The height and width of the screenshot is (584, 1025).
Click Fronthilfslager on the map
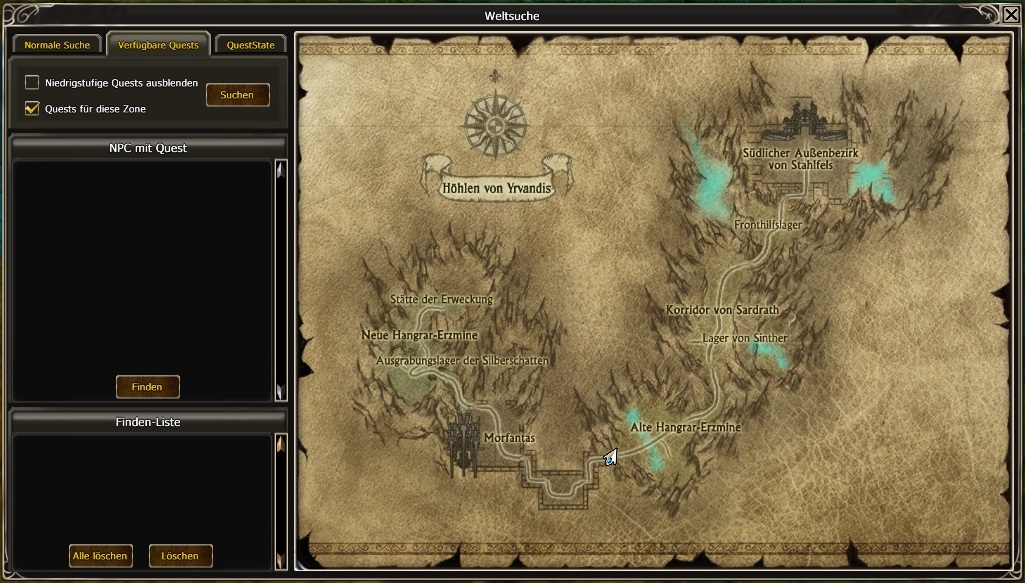(768, 225)
